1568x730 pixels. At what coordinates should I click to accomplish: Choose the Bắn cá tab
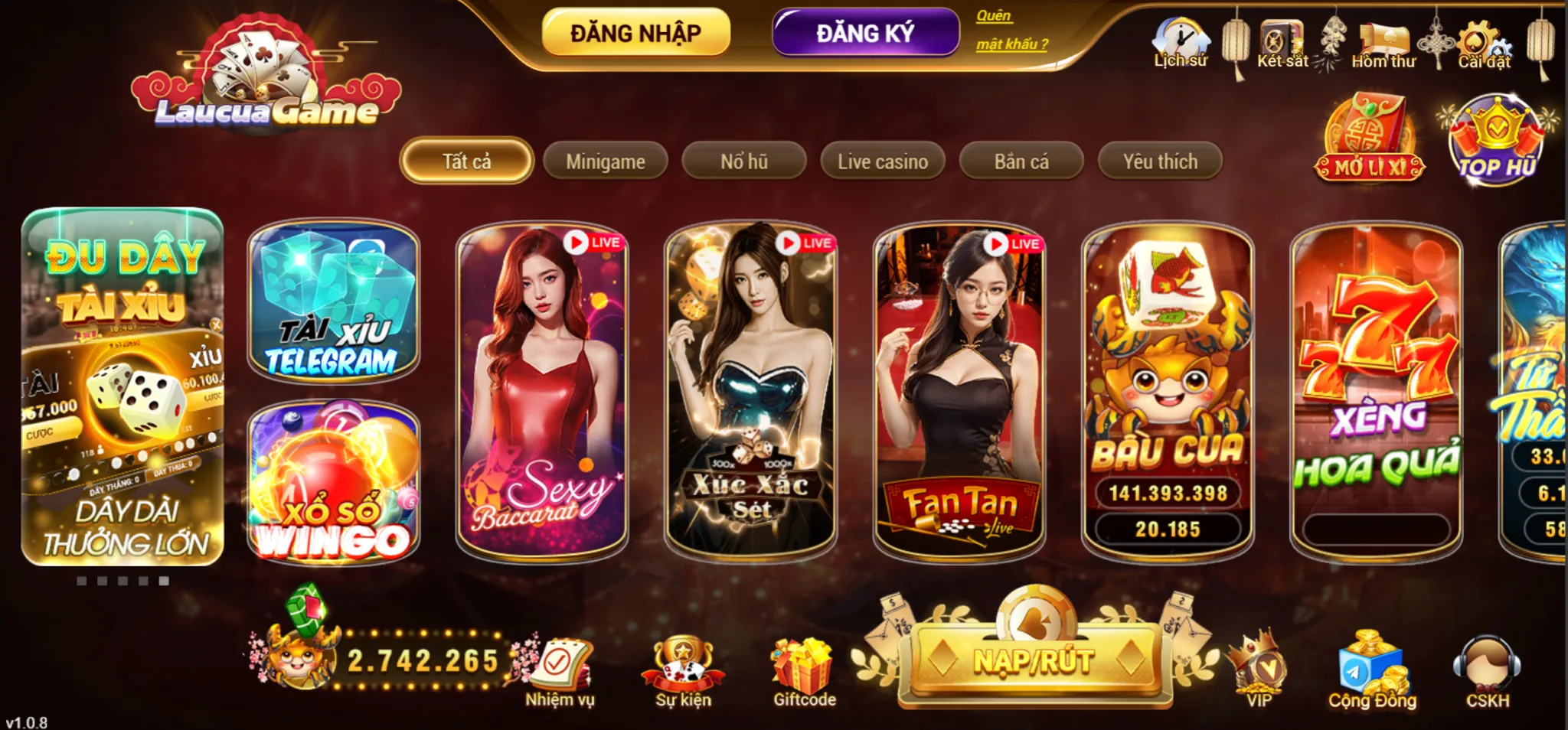click(x=1021, y=161)
